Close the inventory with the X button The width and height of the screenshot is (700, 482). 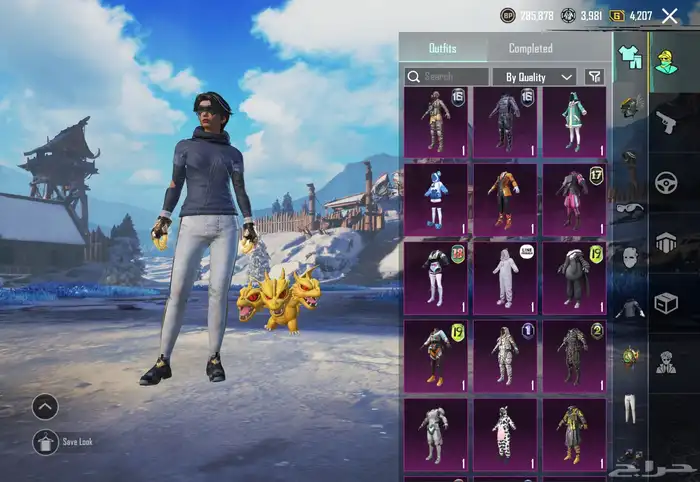tap(670, 16)
